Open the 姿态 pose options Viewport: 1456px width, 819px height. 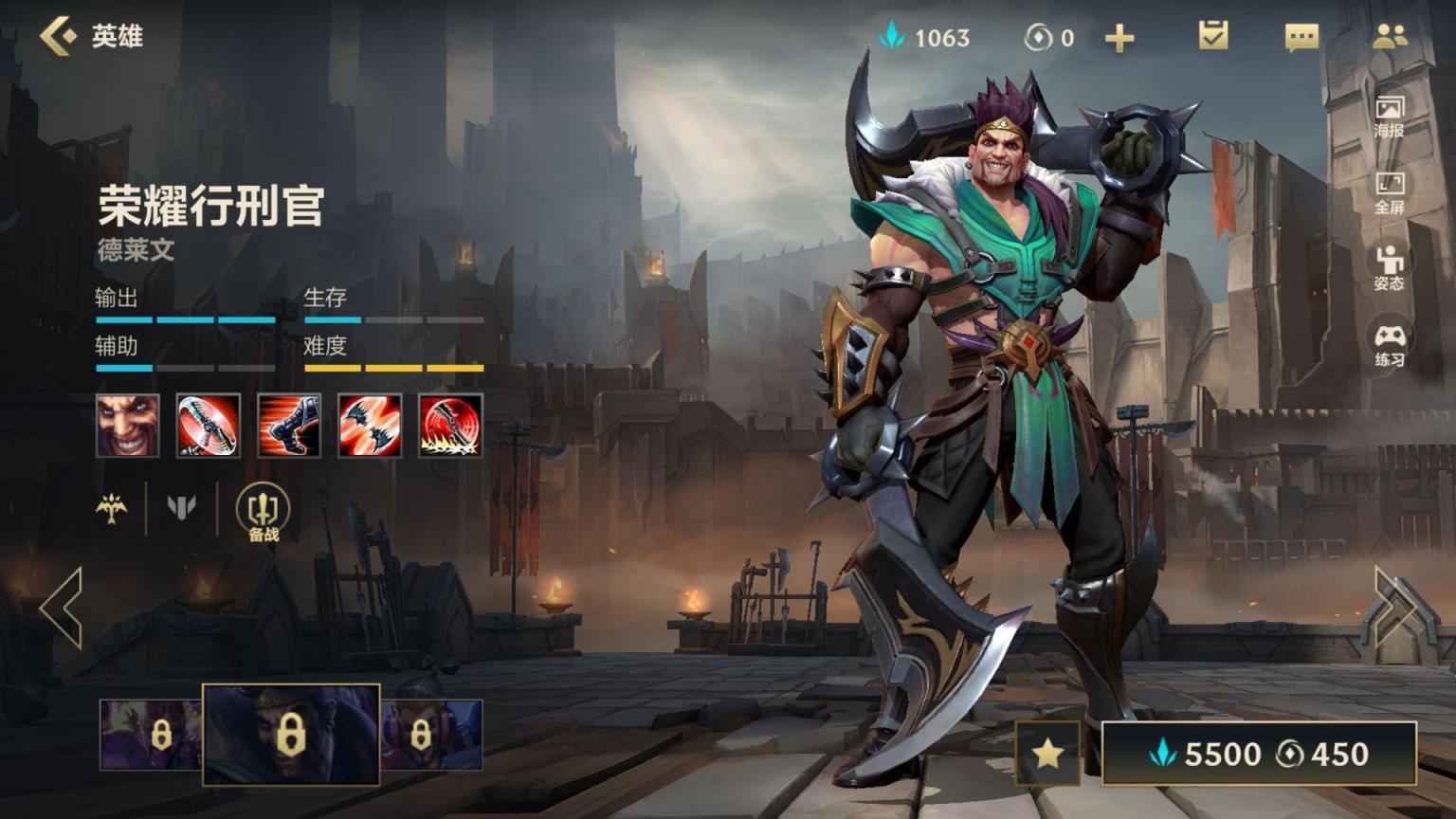click(x=1389, y=268)
